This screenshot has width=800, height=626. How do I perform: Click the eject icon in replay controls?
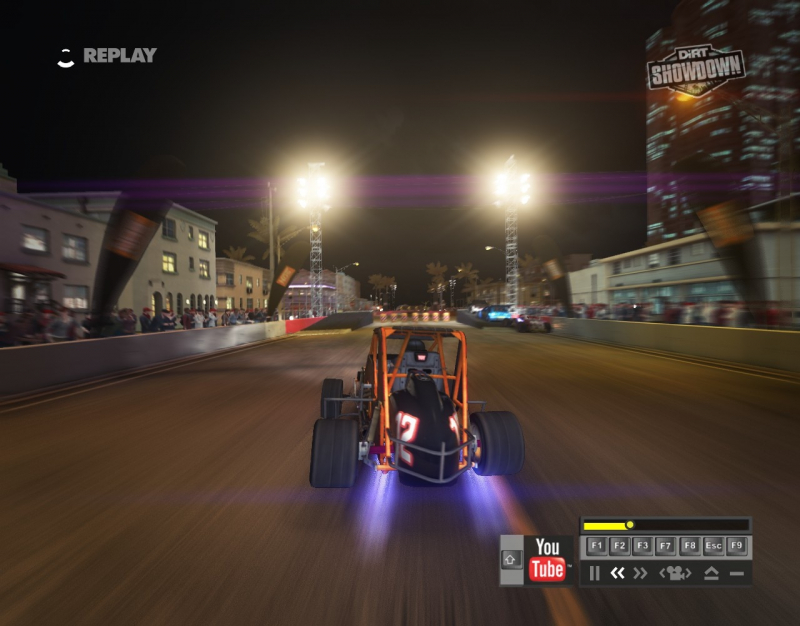pyautogui.click(x=712, y=573)
